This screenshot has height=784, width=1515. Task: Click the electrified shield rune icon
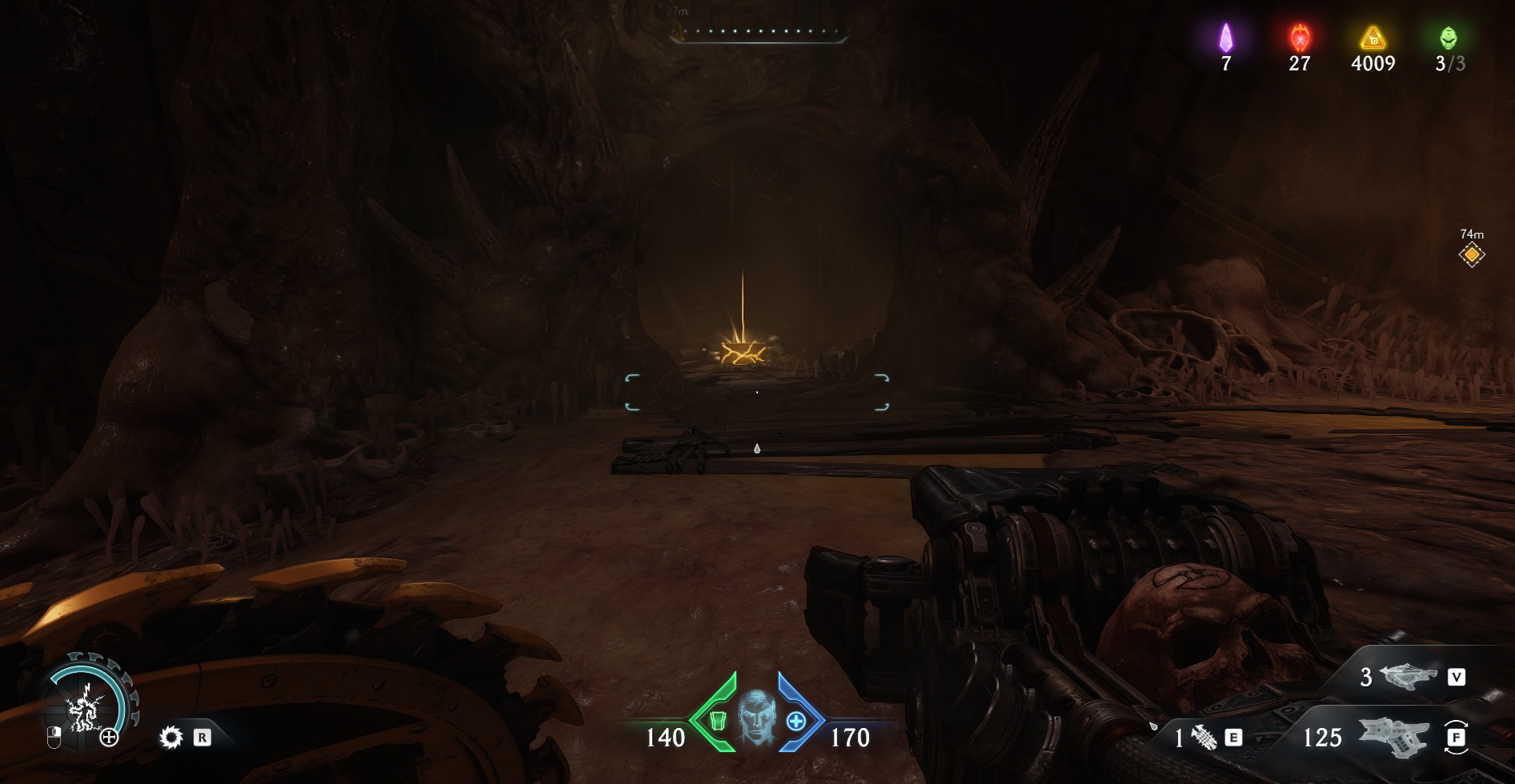(x=83, y=710)
